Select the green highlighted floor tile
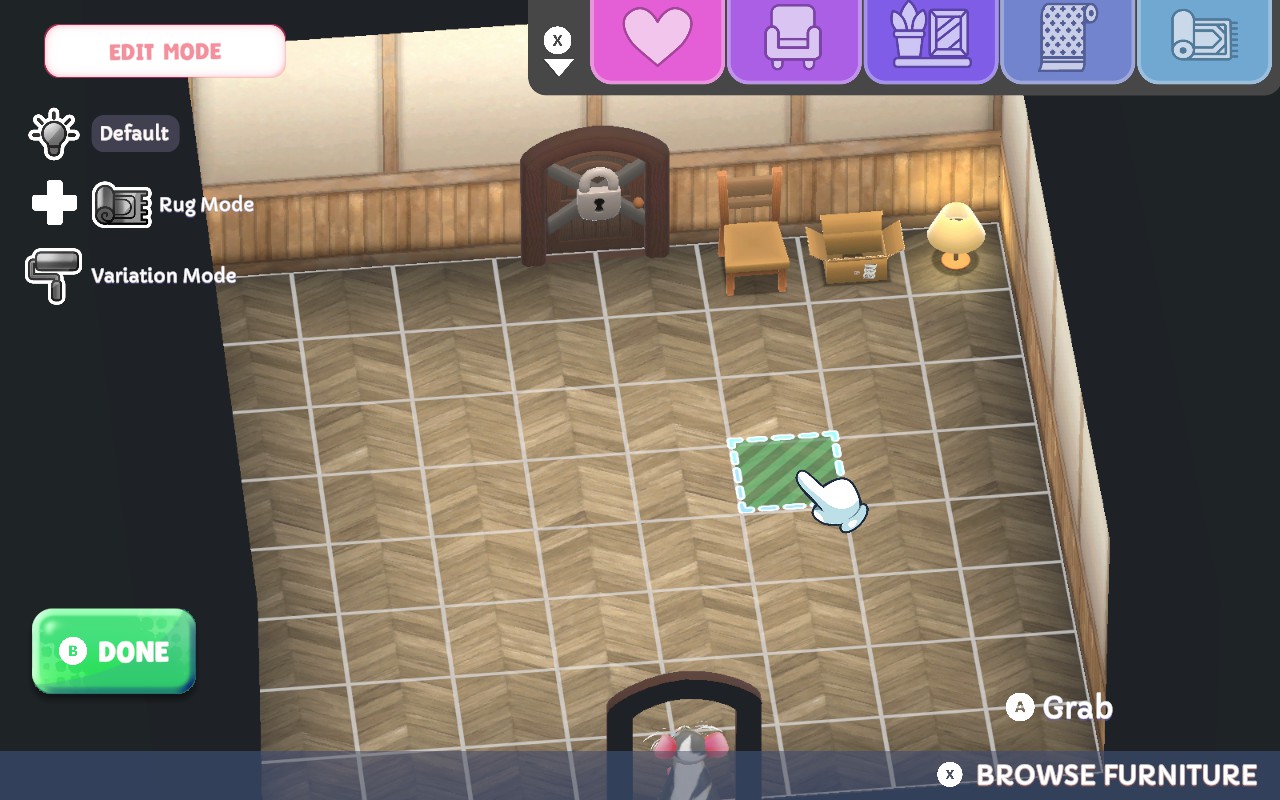 pyautogui.click(x=785, y=472)
